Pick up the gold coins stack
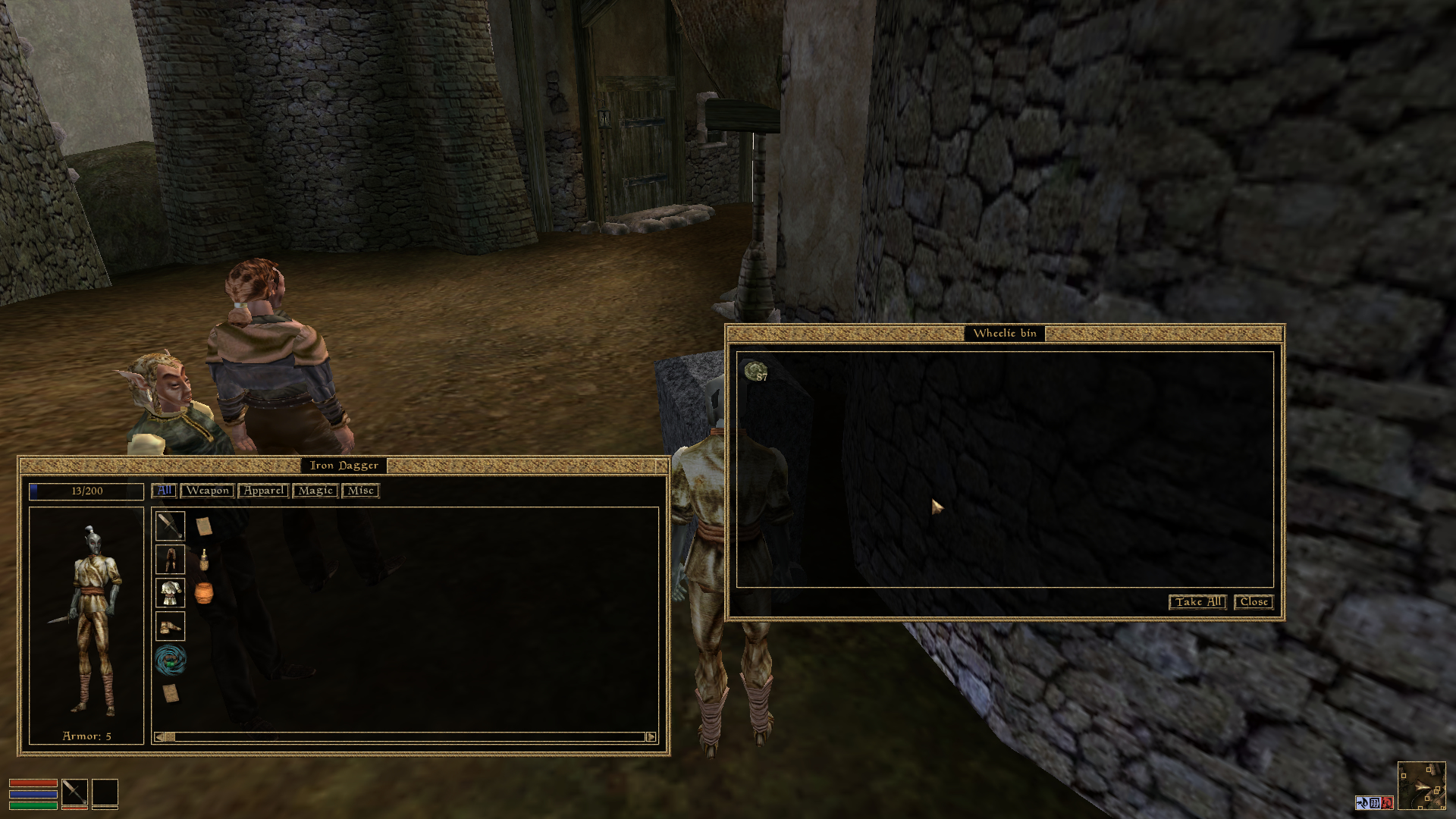Screen dimensions: 1456x819 [756, 372]
